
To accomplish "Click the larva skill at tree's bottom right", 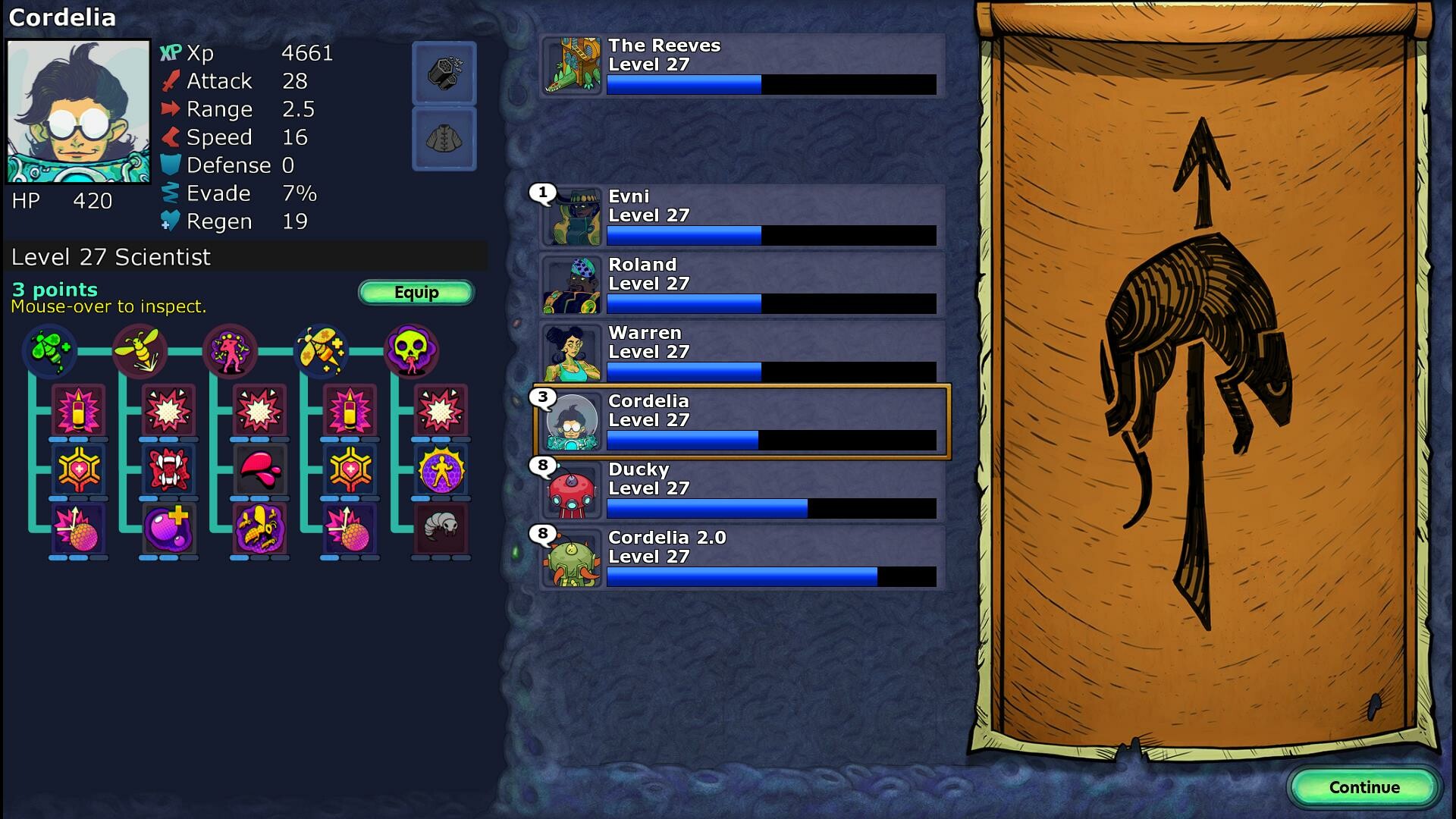I will click(442, 531).
